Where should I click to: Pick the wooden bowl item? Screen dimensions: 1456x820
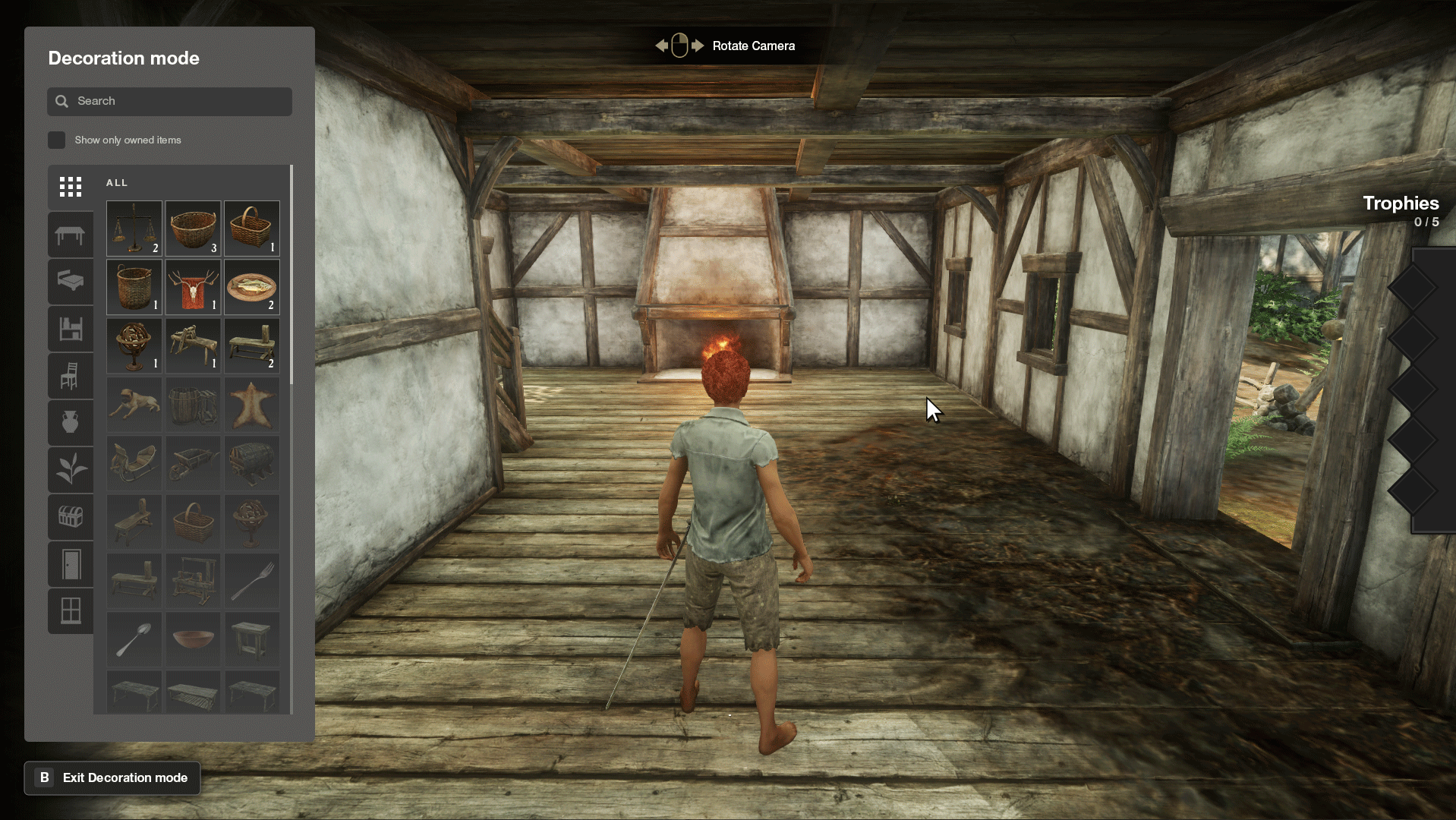193,639
